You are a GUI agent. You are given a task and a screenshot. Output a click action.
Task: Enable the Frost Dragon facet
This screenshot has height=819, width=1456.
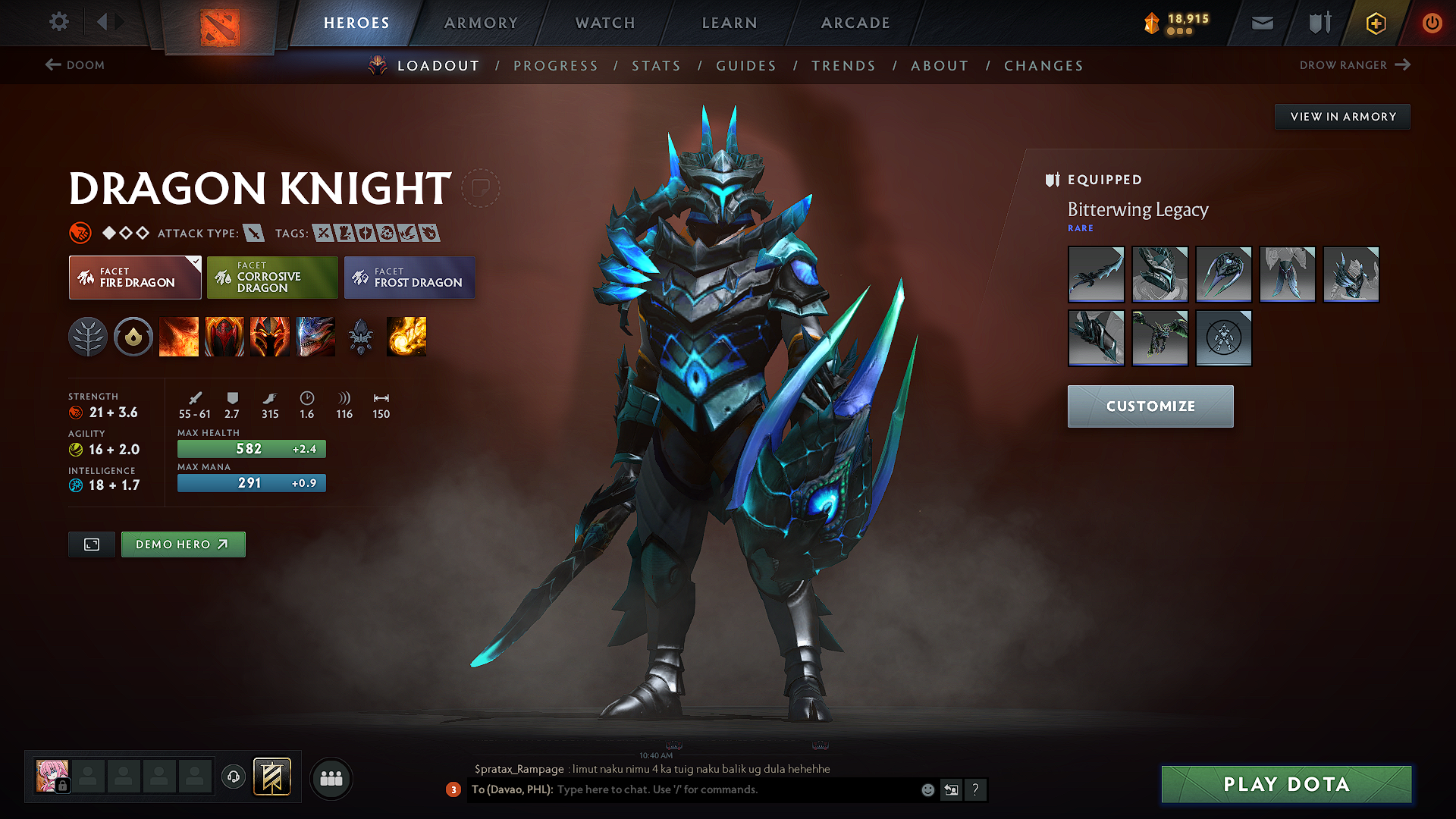pyautogui.click(x=409, y=278)
